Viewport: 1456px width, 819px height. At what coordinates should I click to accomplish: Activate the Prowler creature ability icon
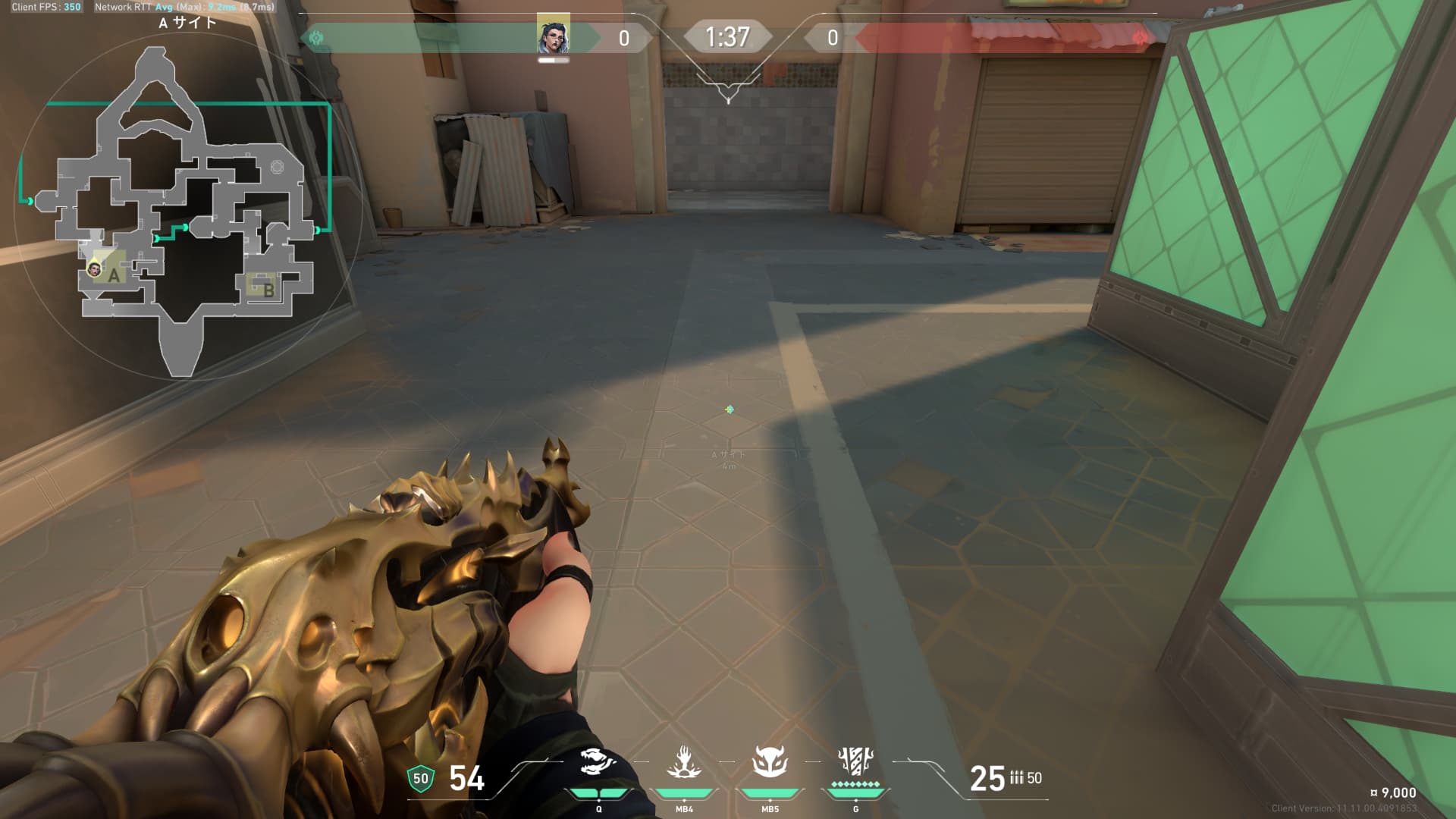(x=598, y=762)
